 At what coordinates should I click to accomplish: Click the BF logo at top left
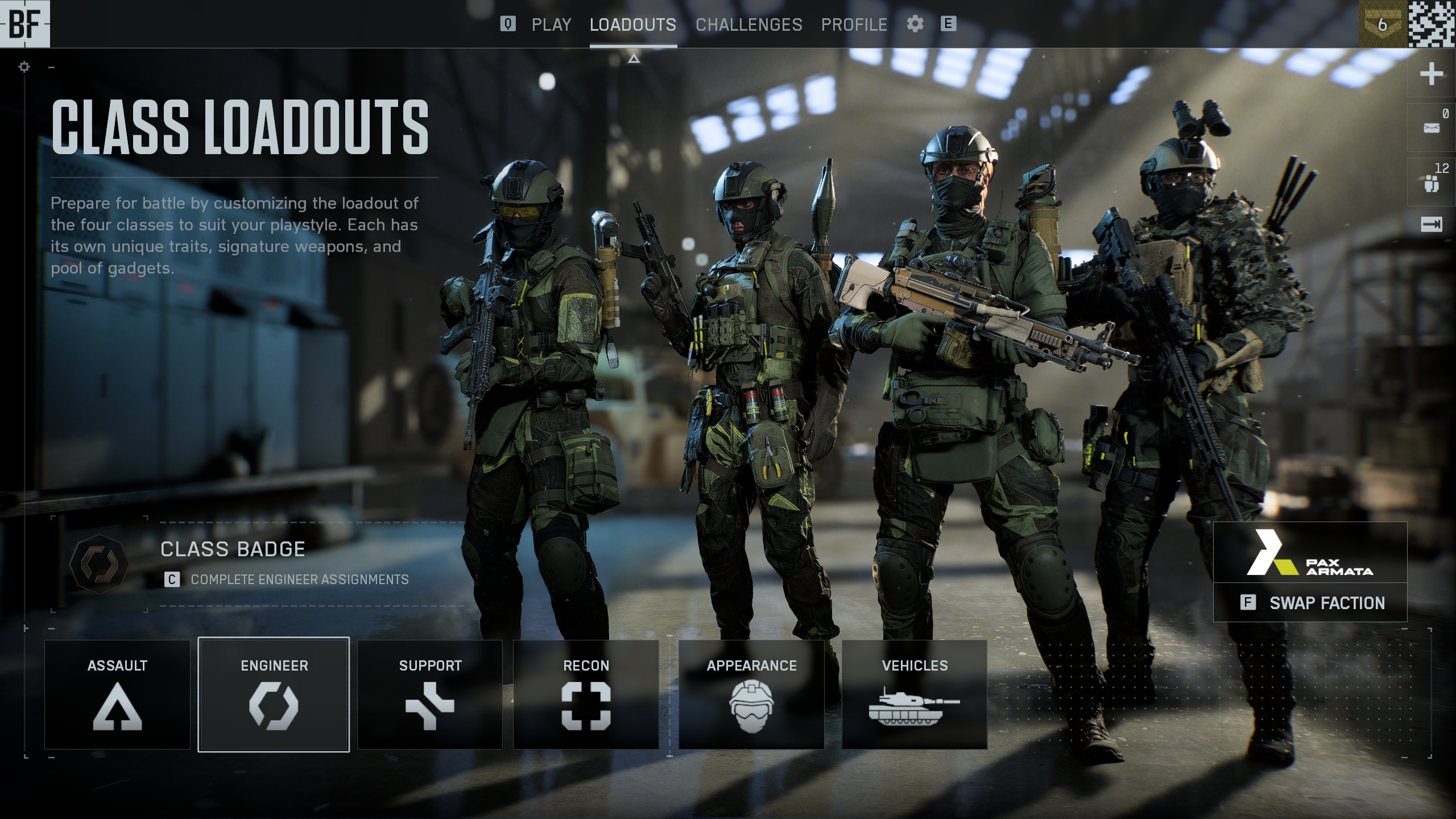click(25, 24)
